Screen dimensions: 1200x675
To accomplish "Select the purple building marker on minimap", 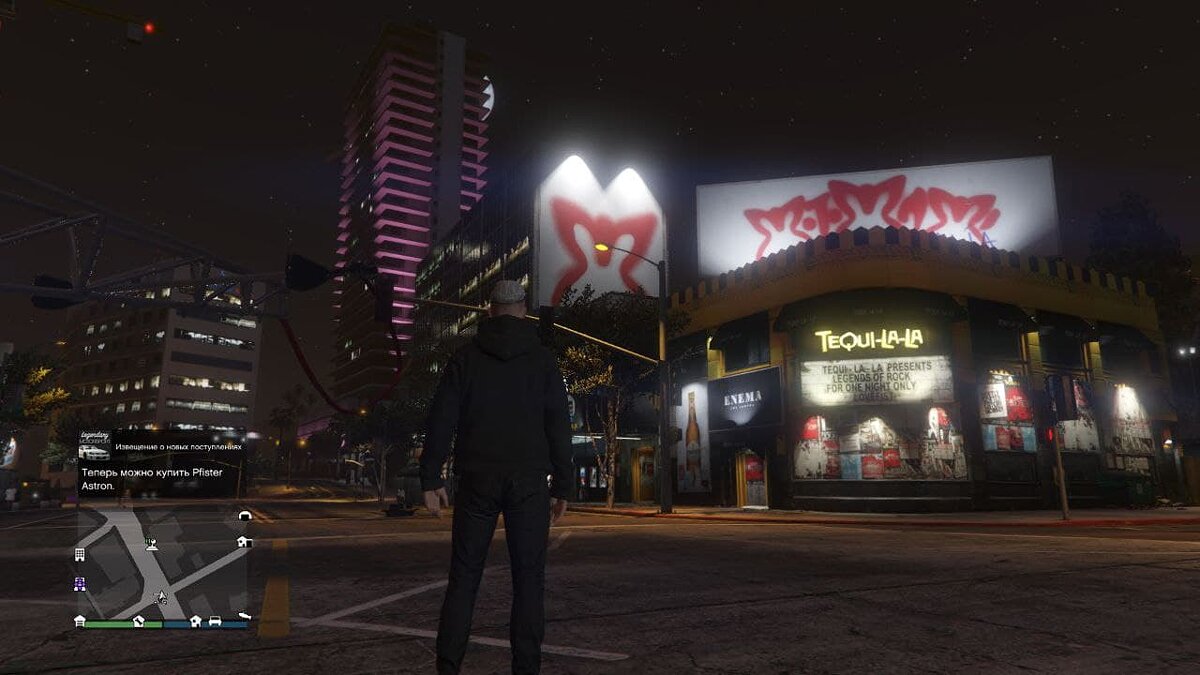I will coord(80,585).
